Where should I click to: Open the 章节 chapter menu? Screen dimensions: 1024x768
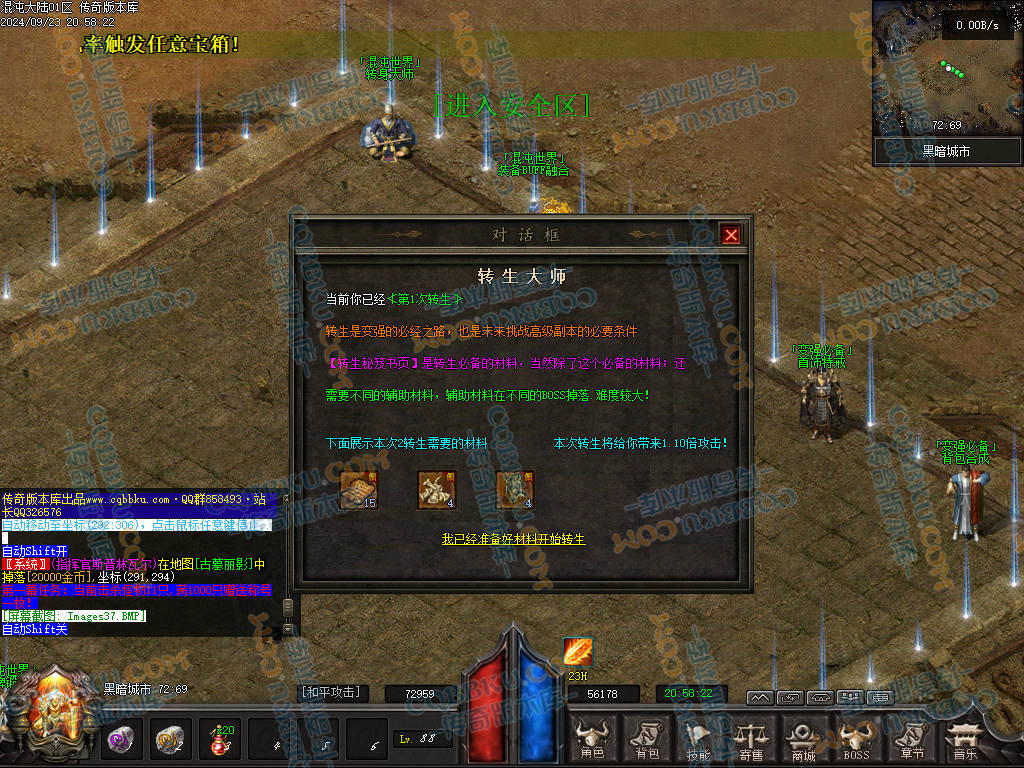[910, 740]
